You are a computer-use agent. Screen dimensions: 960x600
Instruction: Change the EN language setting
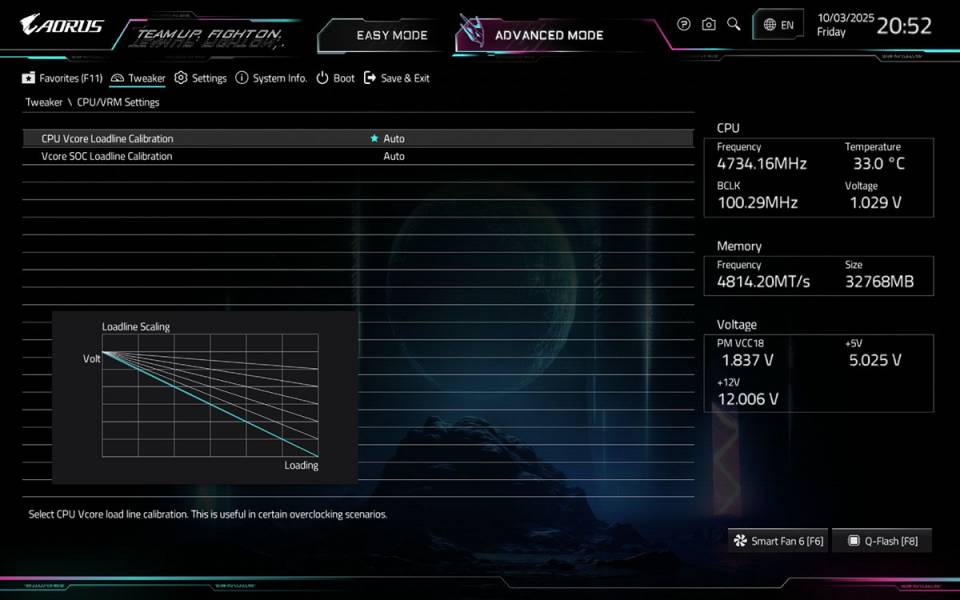click(x=779, y=25)
